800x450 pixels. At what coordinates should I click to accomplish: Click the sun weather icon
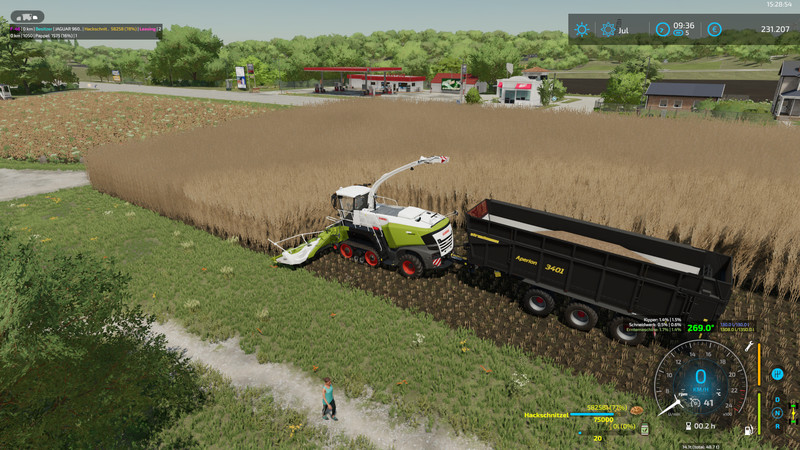[582, 29]
